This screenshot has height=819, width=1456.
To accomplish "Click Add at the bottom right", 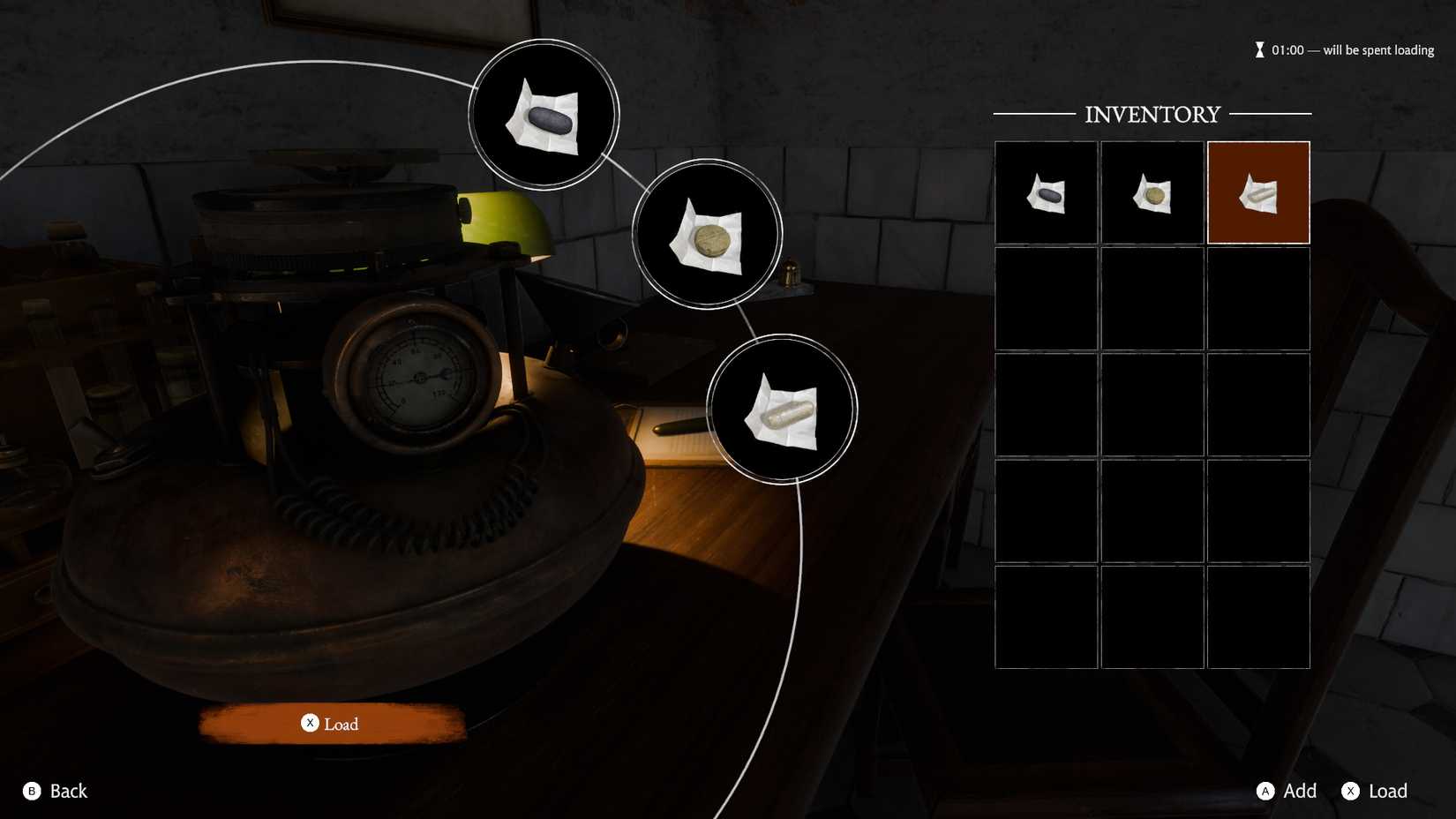I will (x=1291, y=791).
